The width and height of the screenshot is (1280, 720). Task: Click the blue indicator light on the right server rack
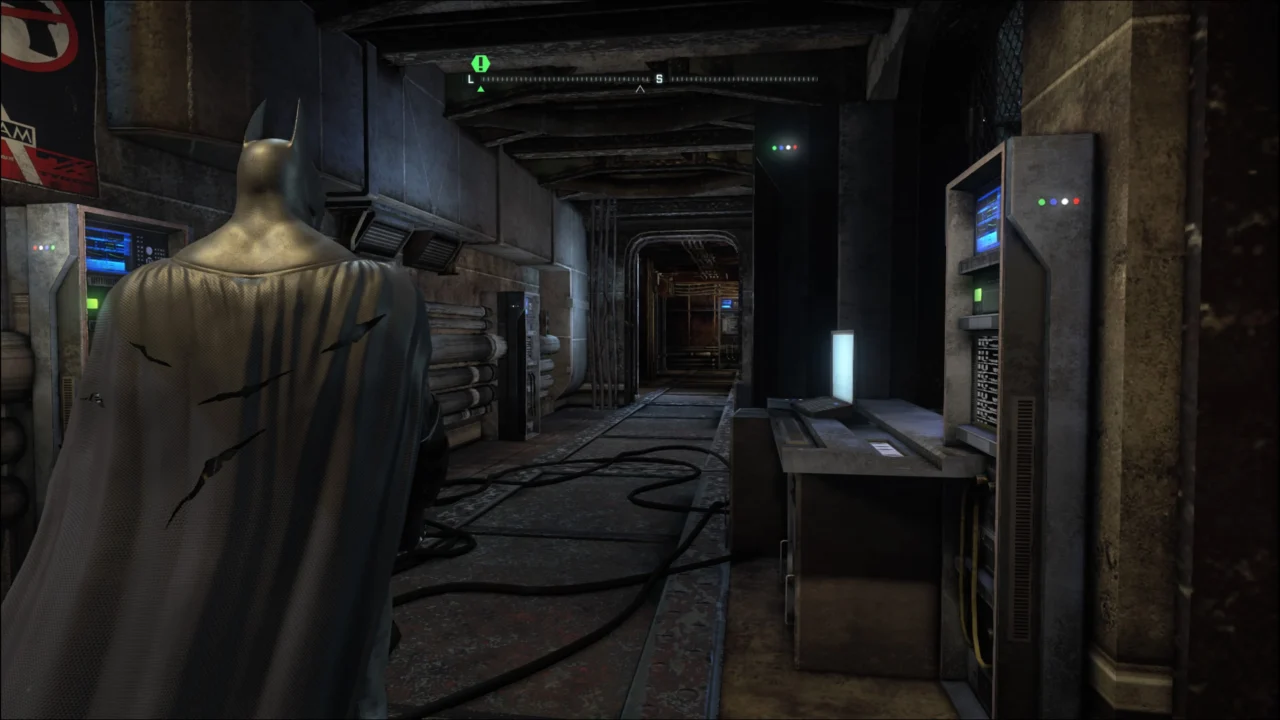[1053, 201]
